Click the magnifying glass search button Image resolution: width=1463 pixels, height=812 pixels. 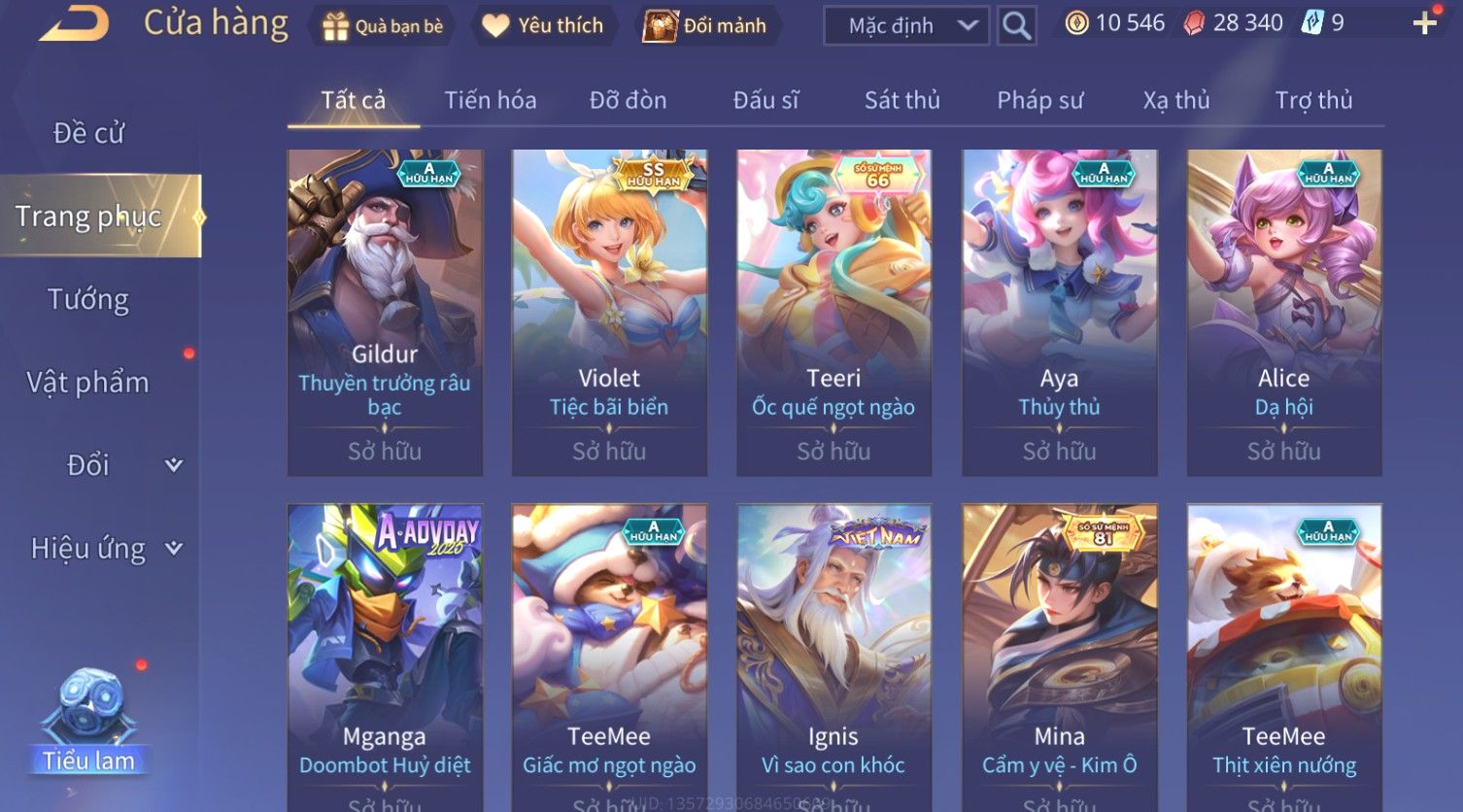click(1016, 26)
